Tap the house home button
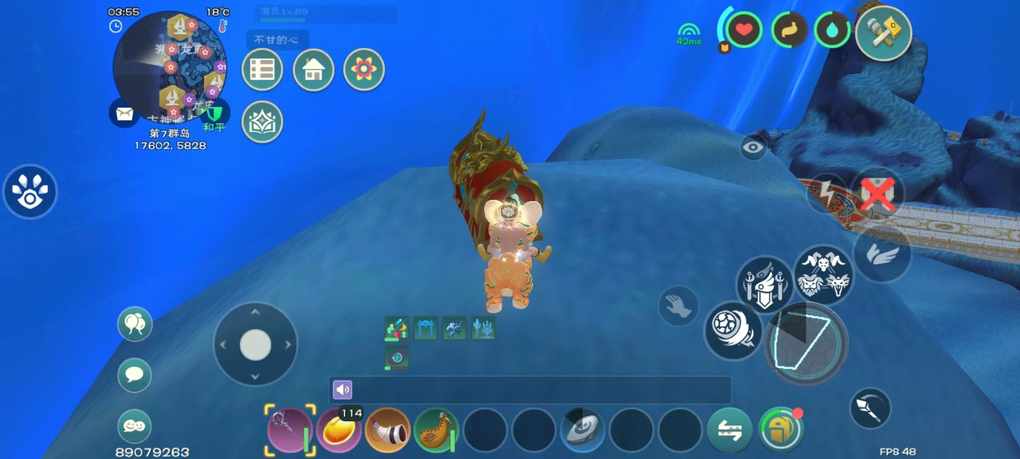This screenshot has width=1020, height=459. pyautogui.click(x=313, y=70)
